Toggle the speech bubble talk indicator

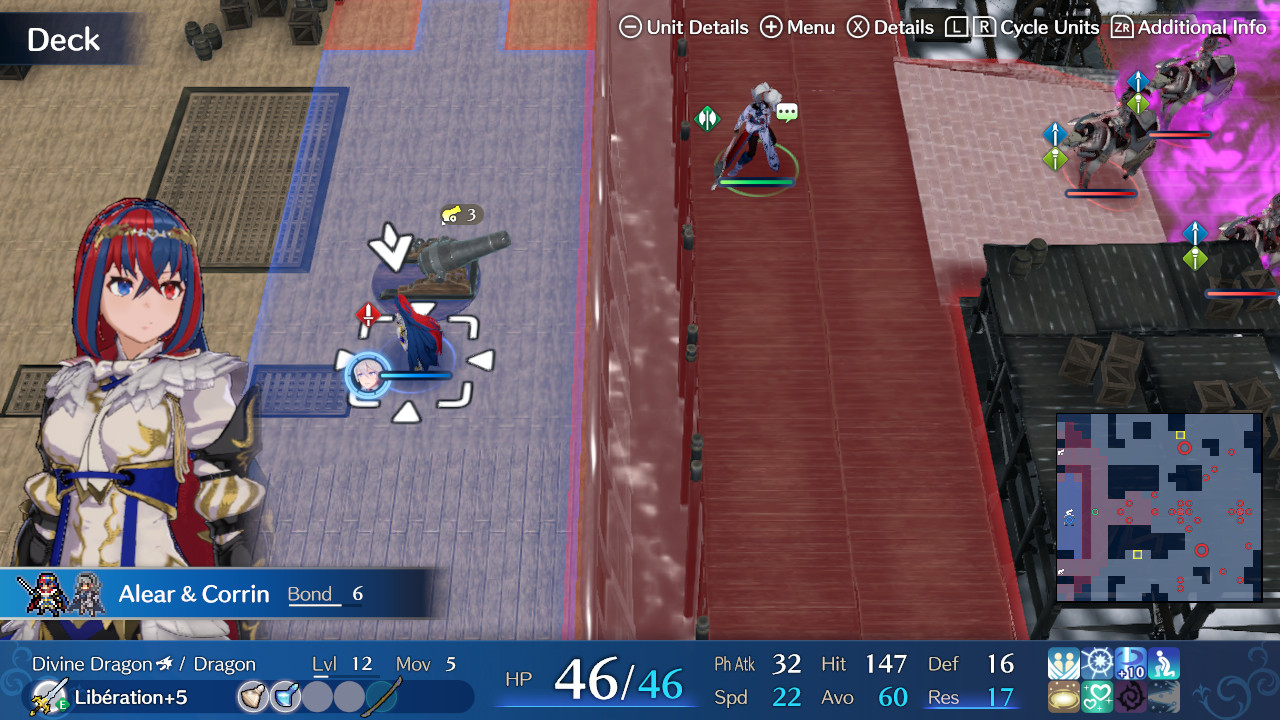click(x=786, y=113)
